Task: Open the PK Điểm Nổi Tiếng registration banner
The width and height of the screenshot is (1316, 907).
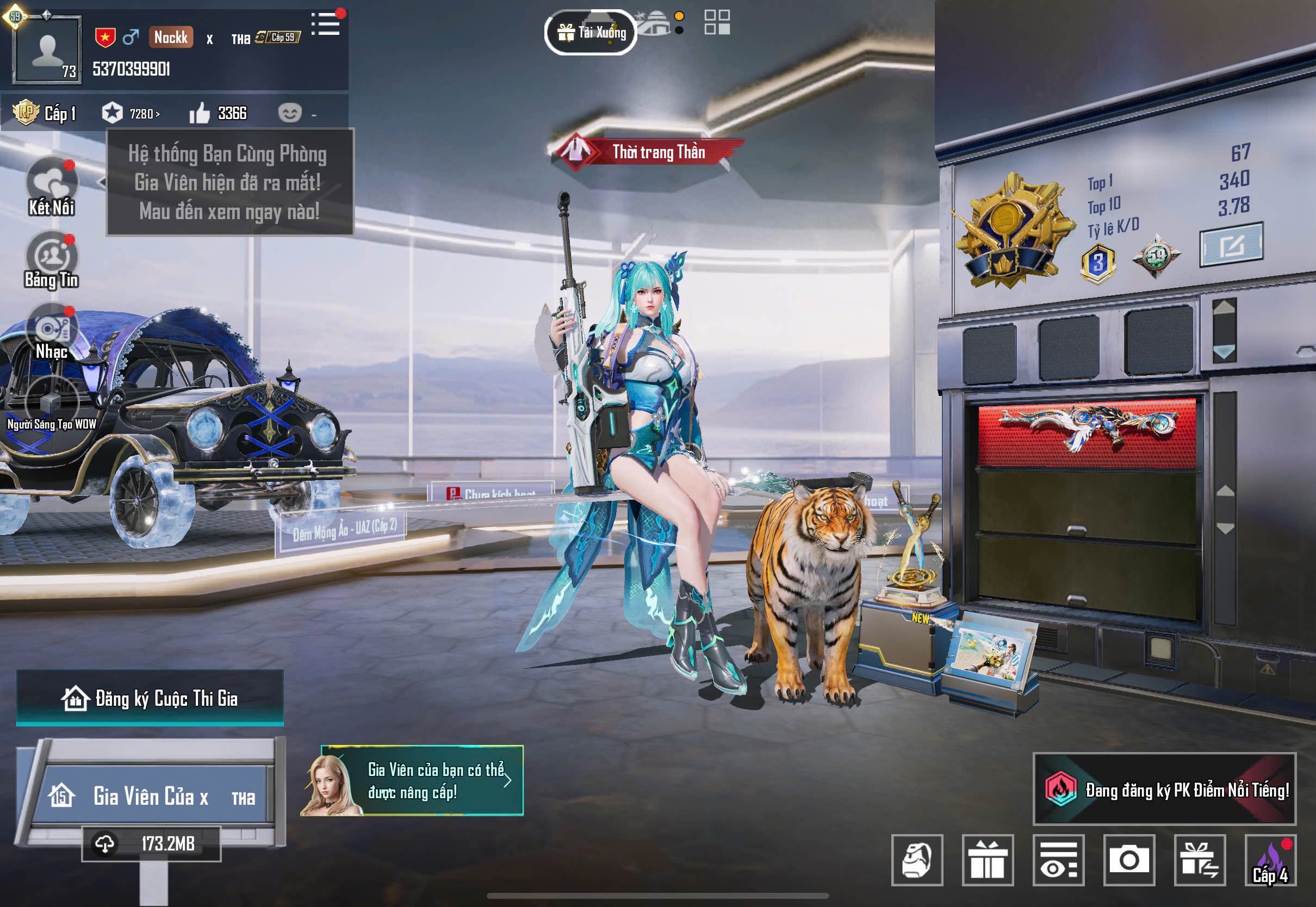Action: pos(1164,790)
